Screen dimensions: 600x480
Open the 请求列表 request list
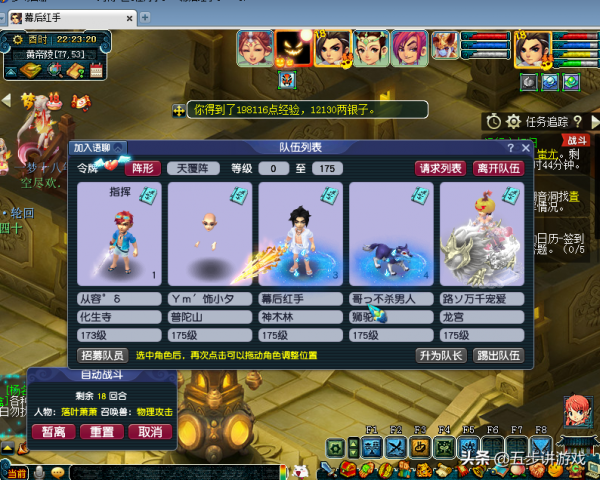pyautogui.click(x=441, y=168)
